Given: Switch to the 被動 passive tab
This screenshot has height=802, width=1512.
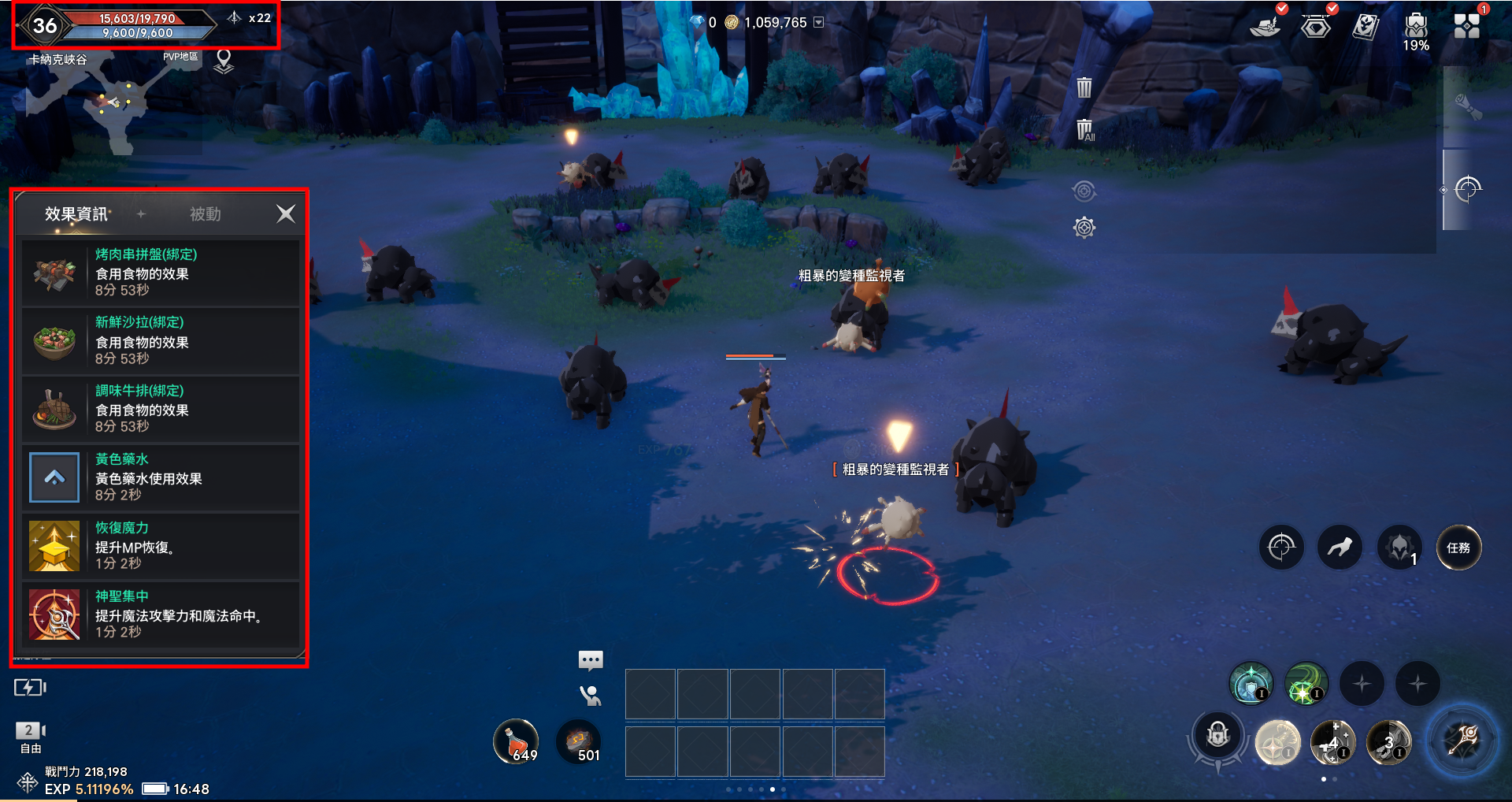Looking at the screenshot, I should point(205,214).
